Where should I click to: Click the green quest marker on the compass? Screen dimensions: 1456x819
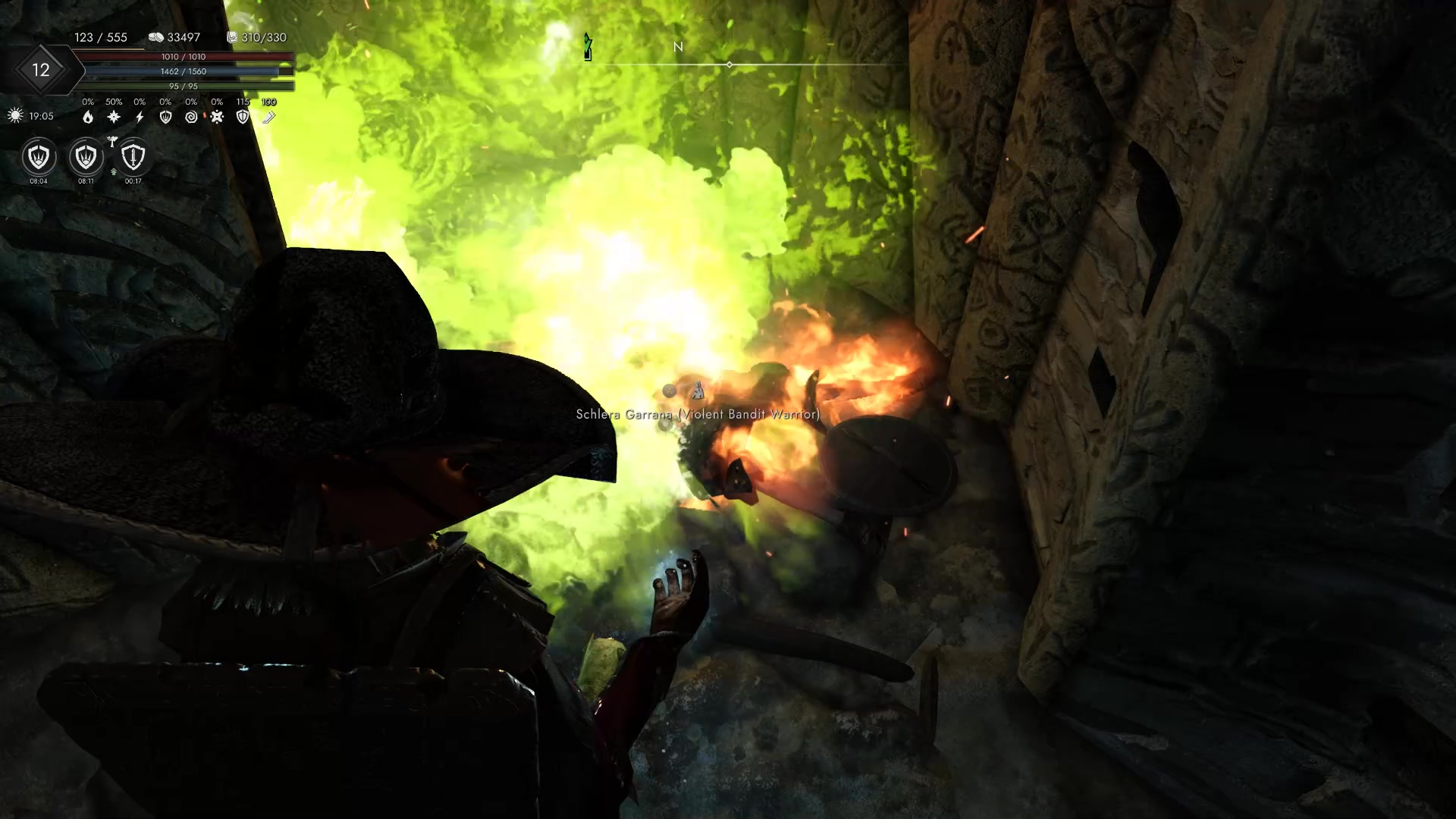coord(587,47)
